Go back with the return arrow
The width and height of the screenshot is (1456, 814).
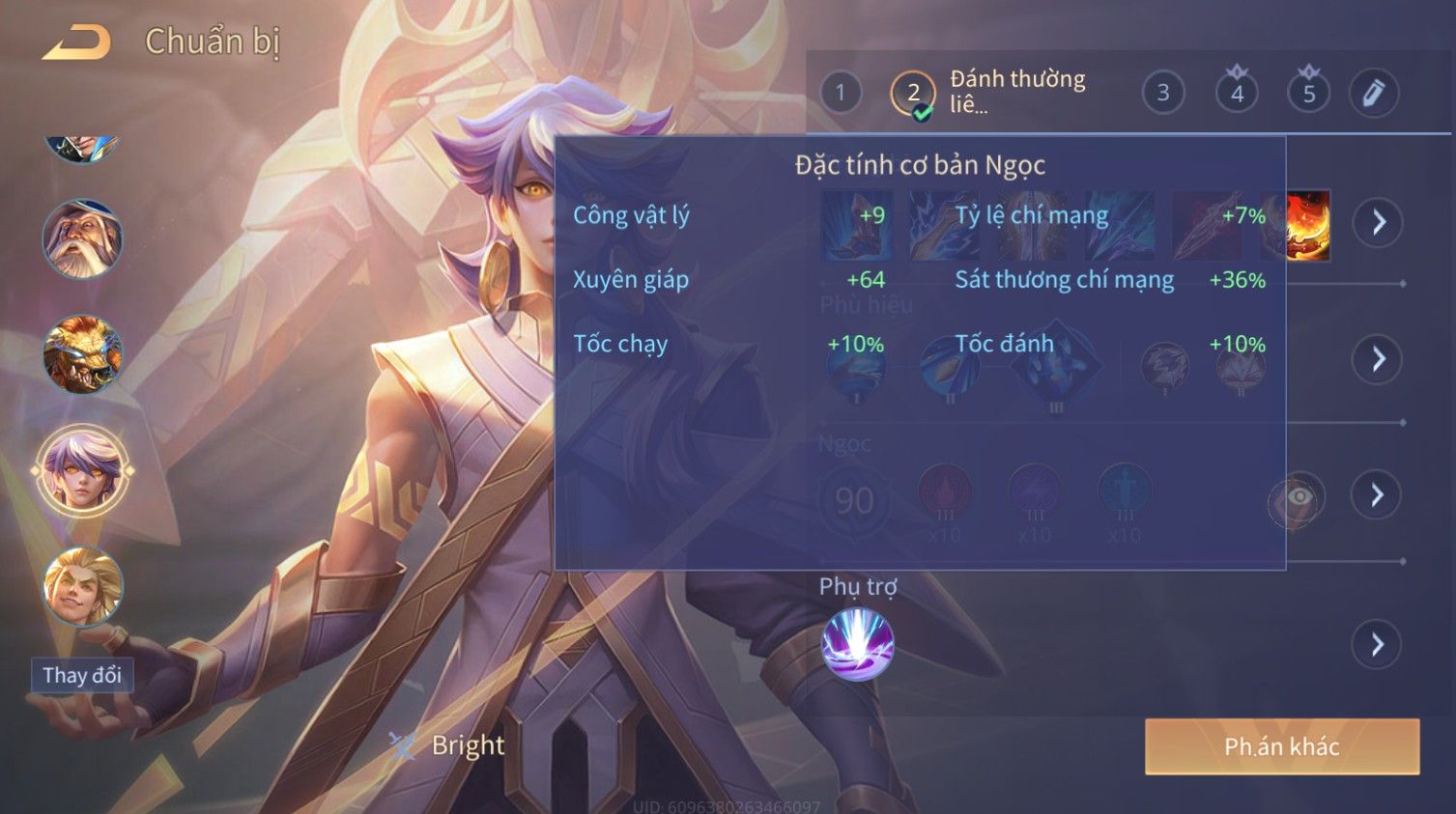[76, 42]
